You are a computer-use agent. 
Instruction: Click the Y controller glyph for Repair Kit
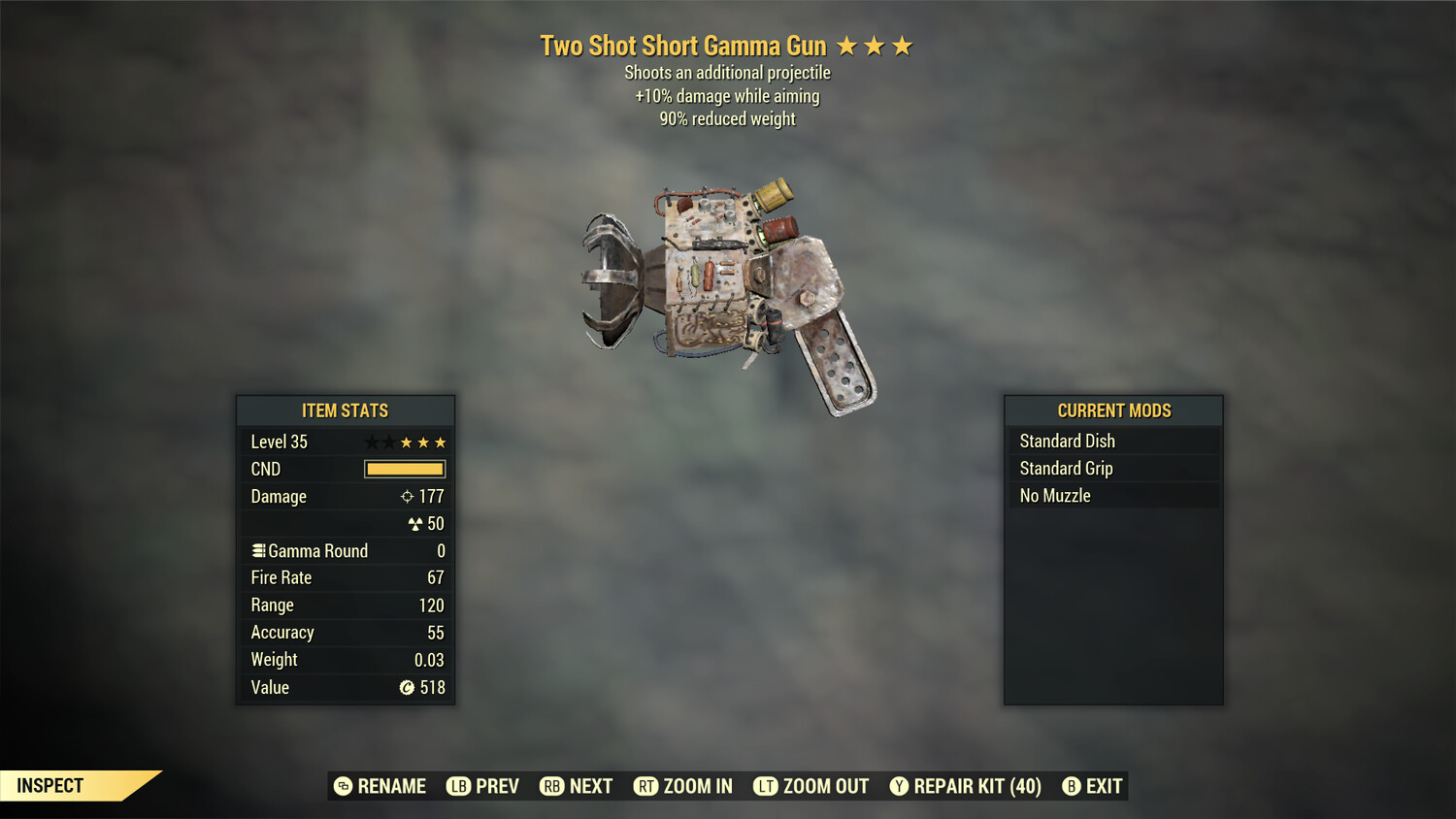pyautogui.click(x=898, y=786)
